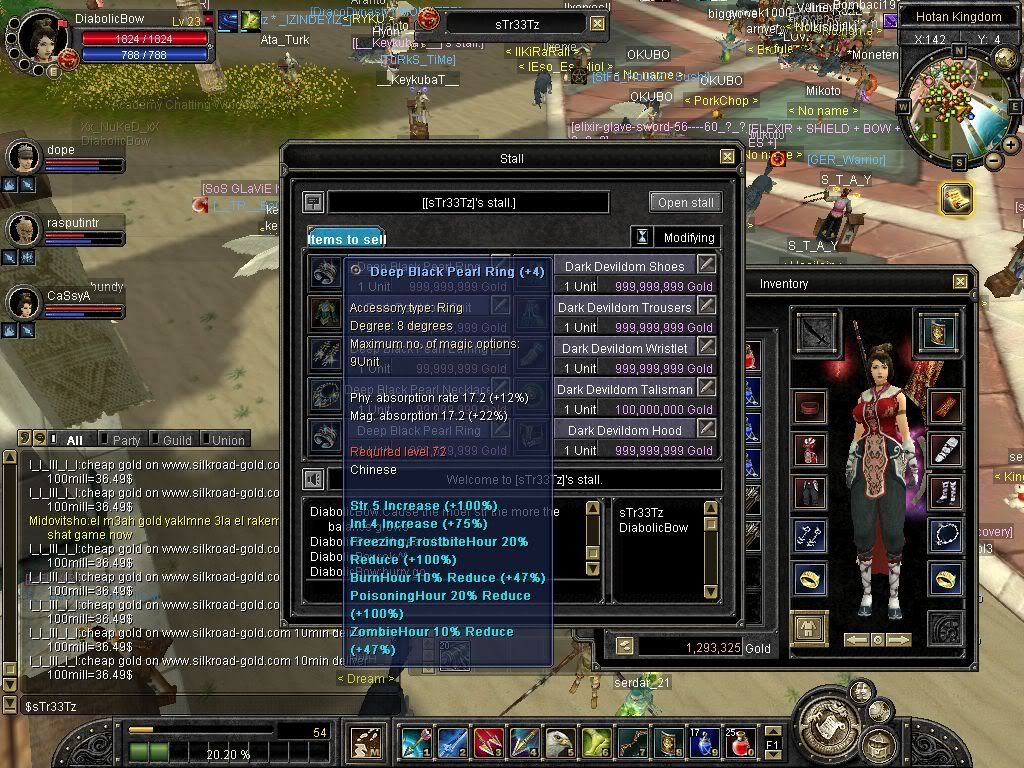Image resolution: width=1024 pixels, height=768 pixels.
Task: Switch chat to the Party tab
Action: [126, 440]
